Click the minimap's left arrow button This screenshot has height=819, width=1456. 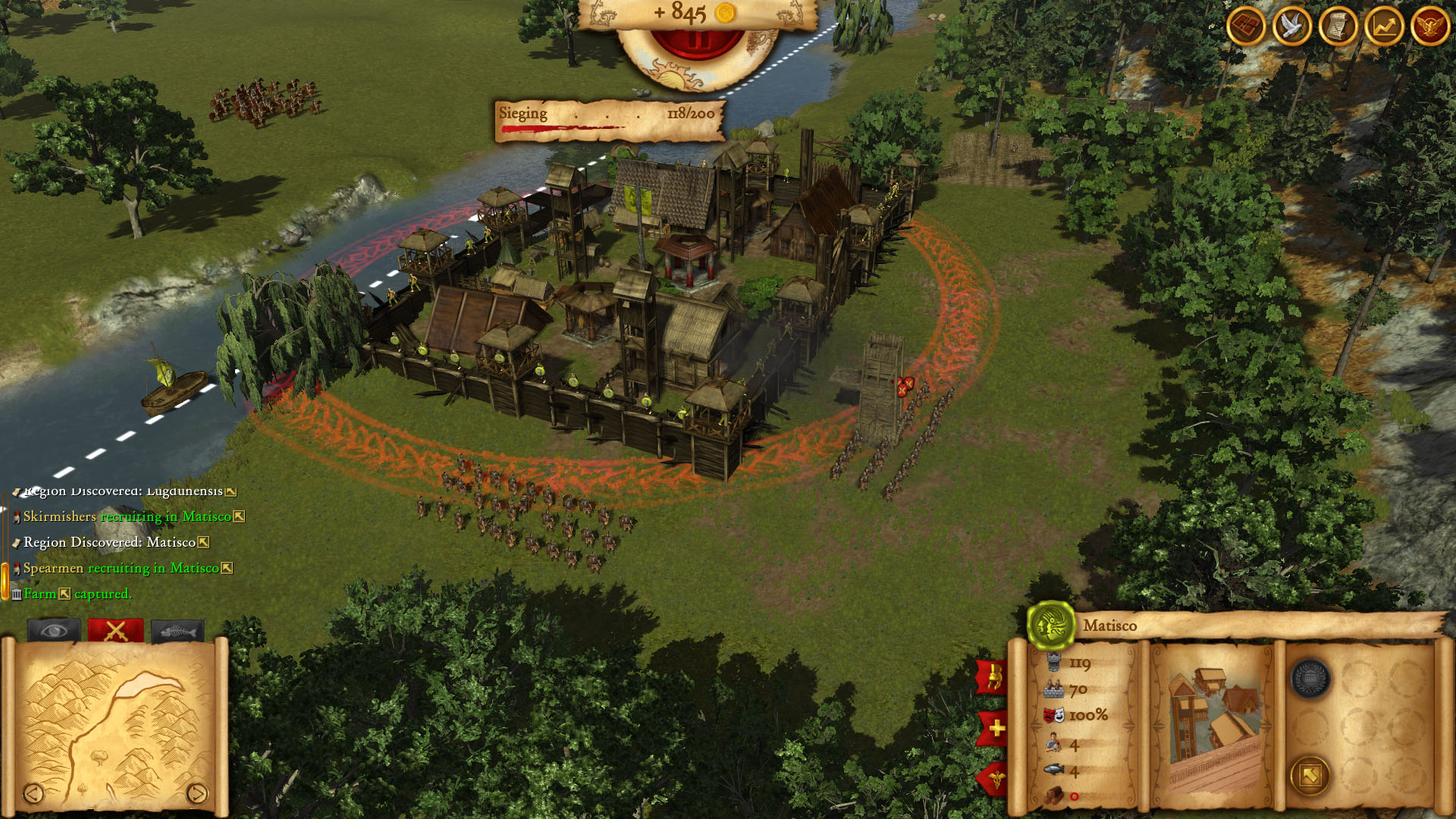pyautogui.click(x=33, y=793)
